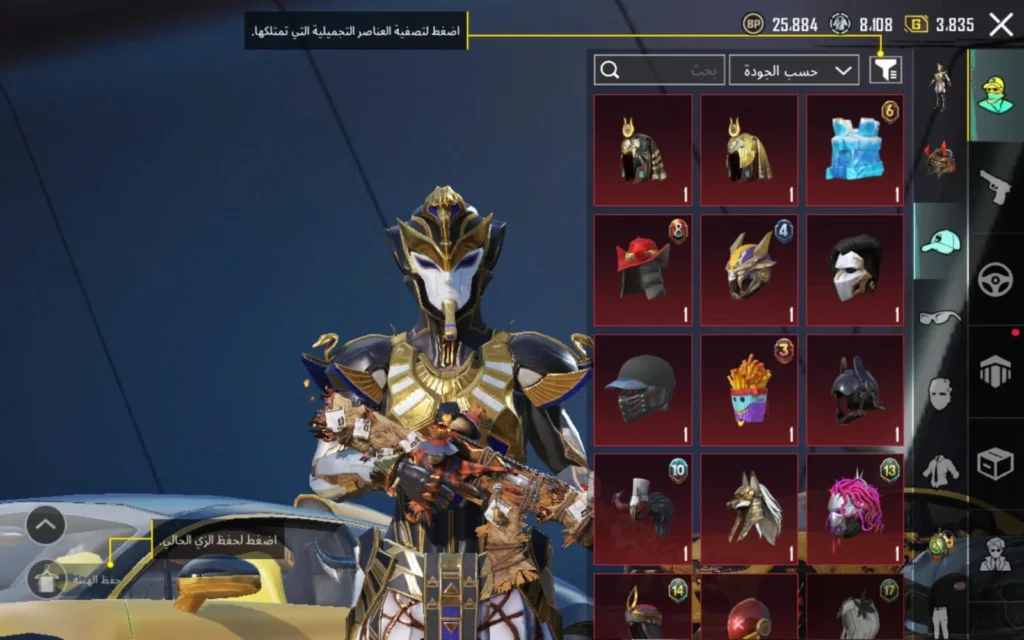This screenshot has width=1024, height=640.
Task: Switch to the sunglasses category
Action: tap(939, 318)
